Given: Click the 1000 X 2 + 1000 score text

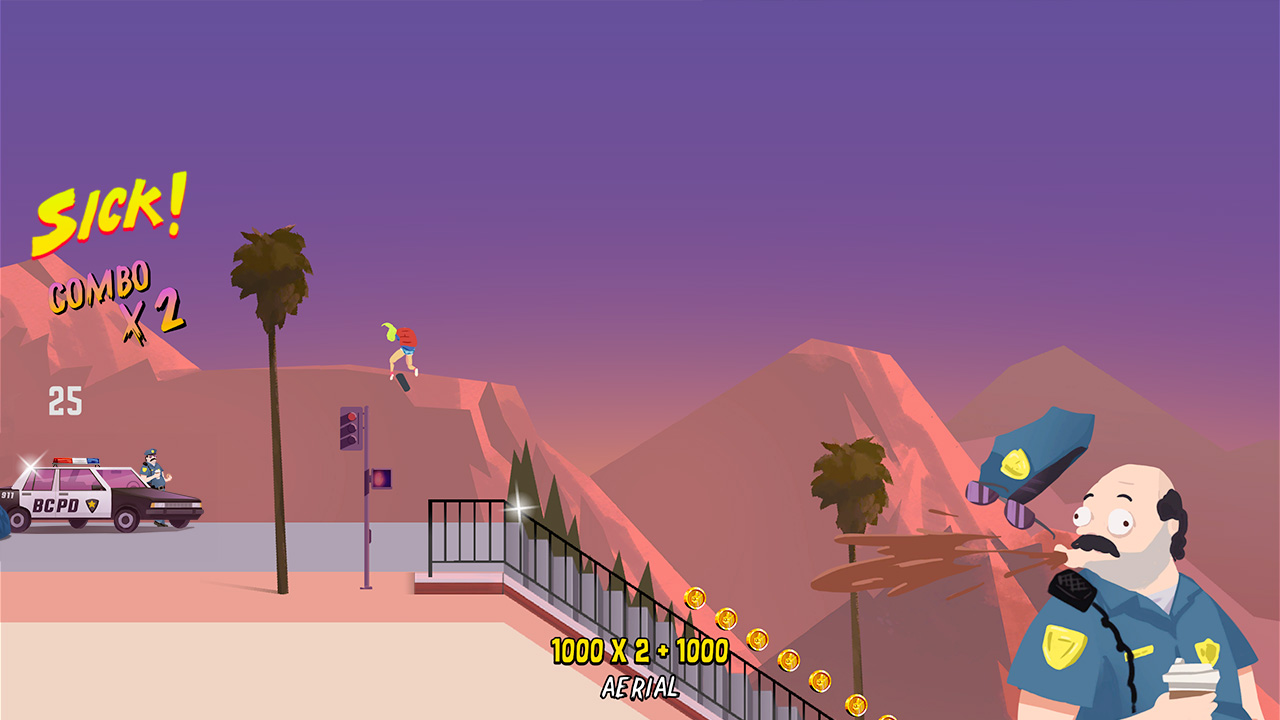Looking at the screenshot, I should (x=639, y=651).
